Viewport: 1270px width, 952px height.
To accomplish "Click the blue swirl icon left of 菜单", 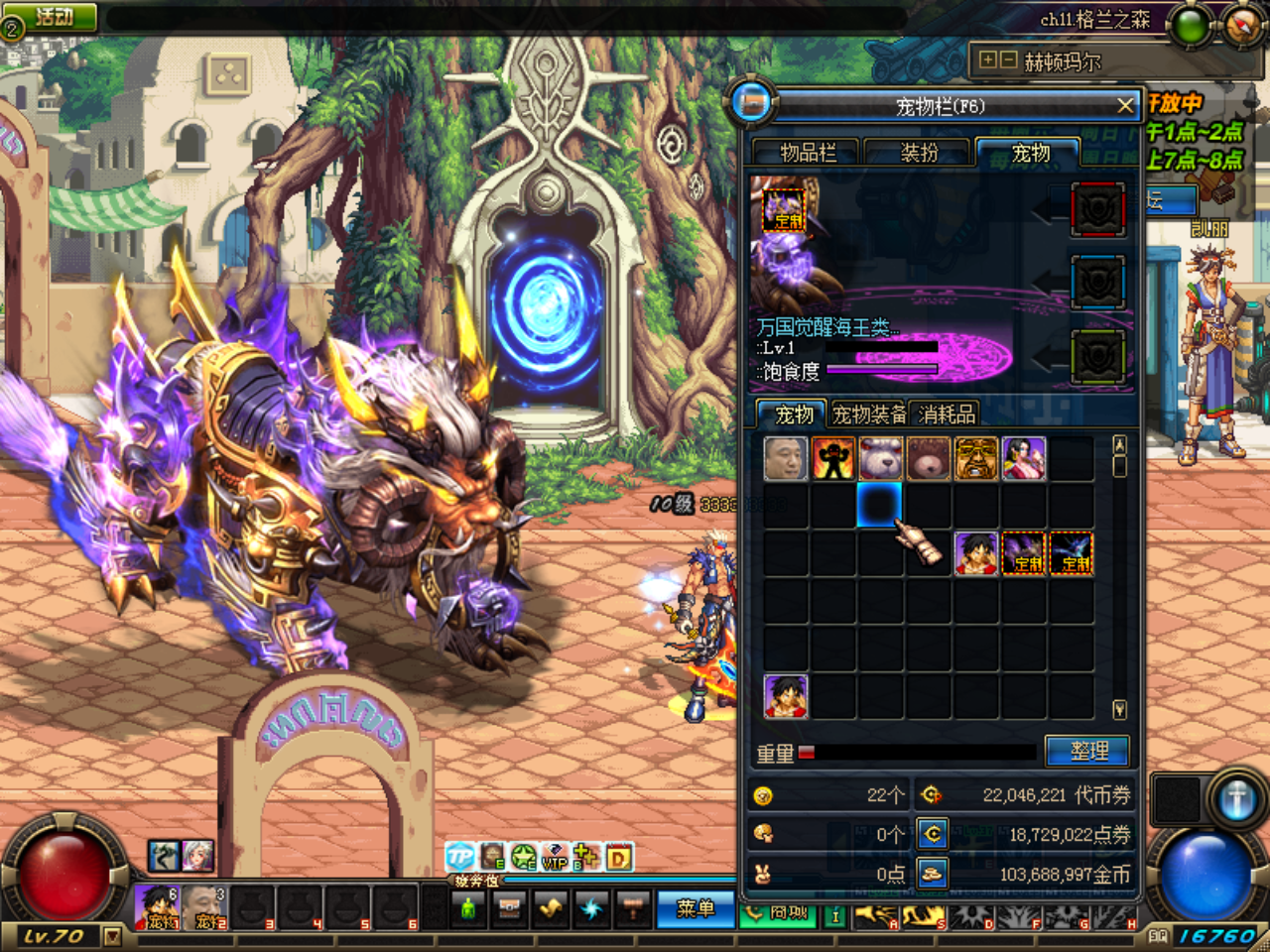I will (590, 907).
